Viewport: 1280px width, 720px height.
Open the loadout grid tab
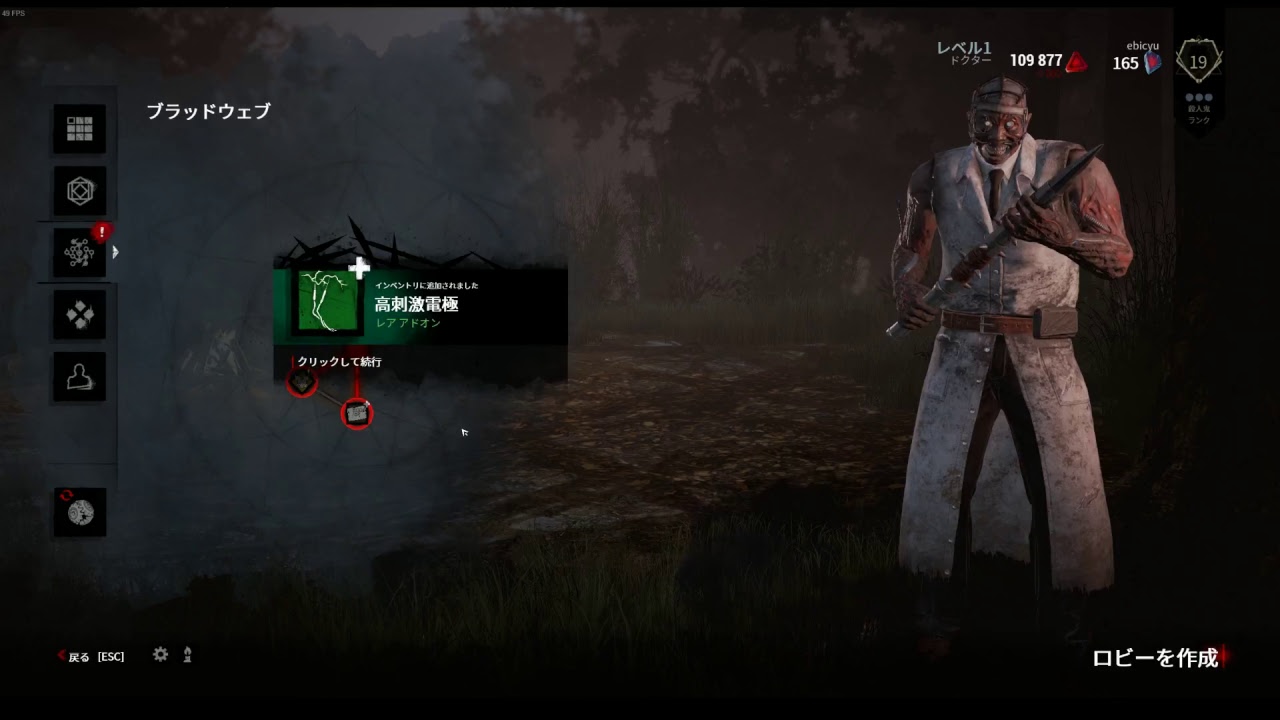tap(80, 129)
